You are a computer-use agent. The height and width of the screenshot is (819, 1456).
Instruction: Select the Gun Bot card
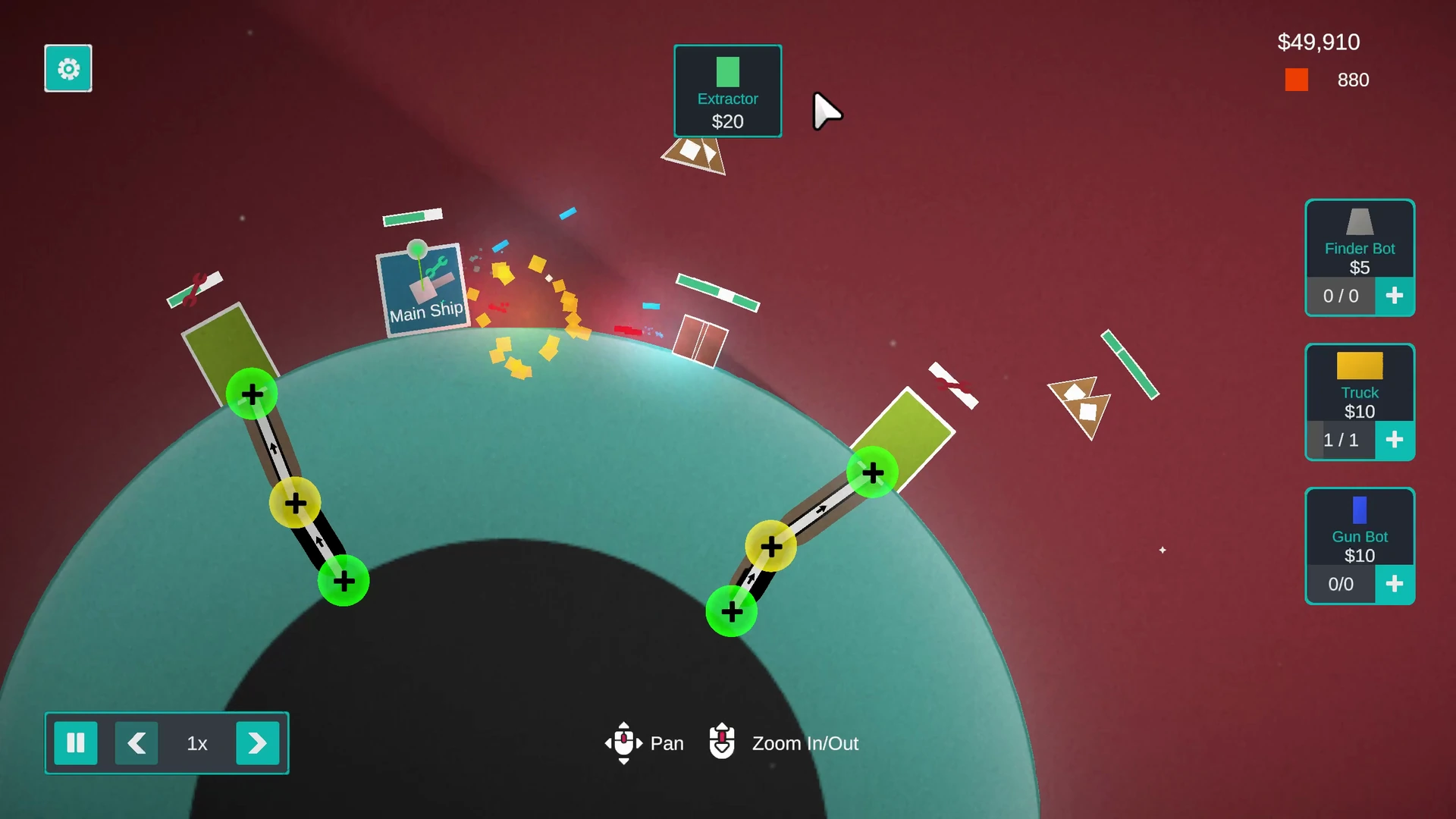[x=1359, y=527]
